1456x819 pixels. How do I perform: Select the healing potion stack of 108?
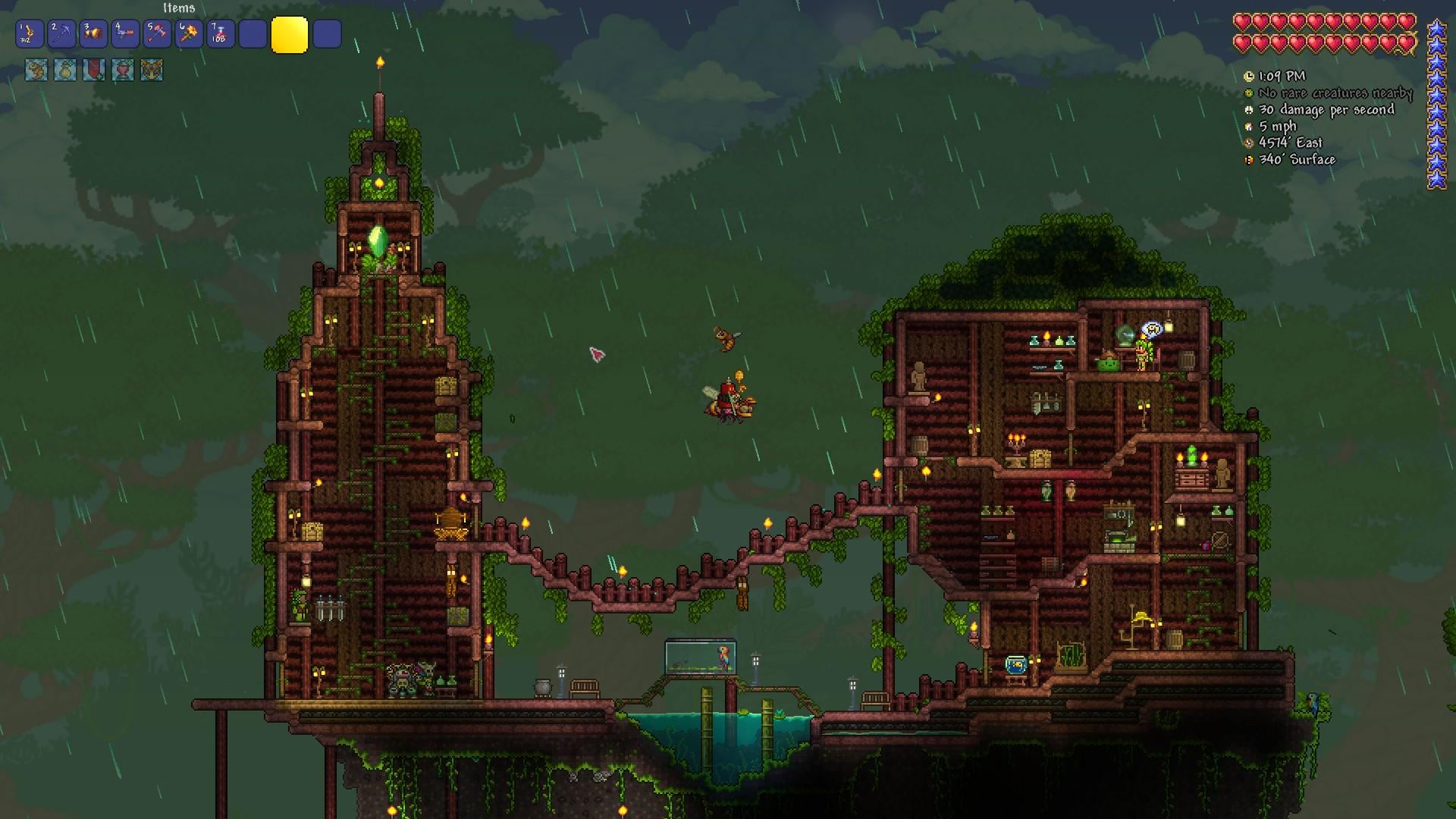pos(221,34)
